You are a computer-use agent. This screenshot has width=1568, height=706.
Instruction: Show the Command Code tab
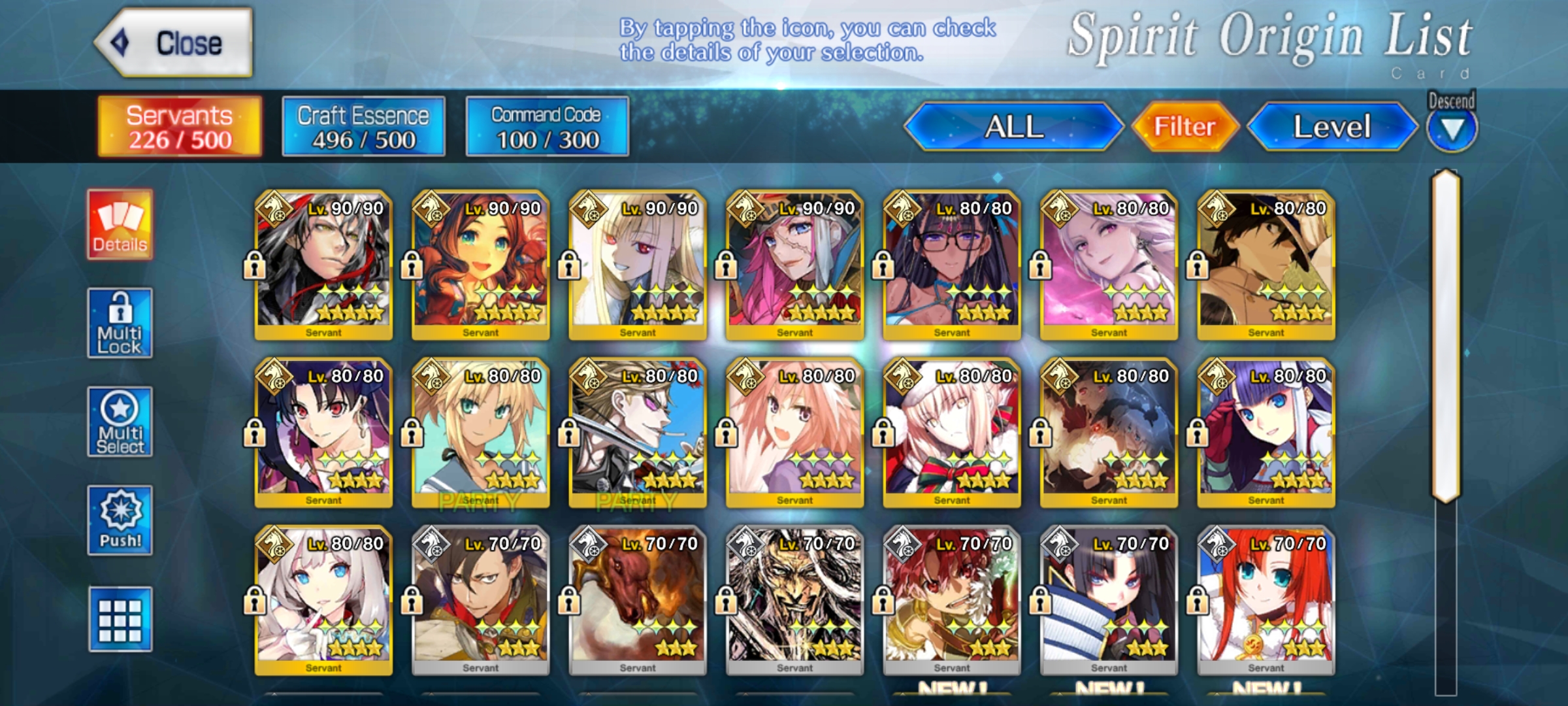(547, 127)
